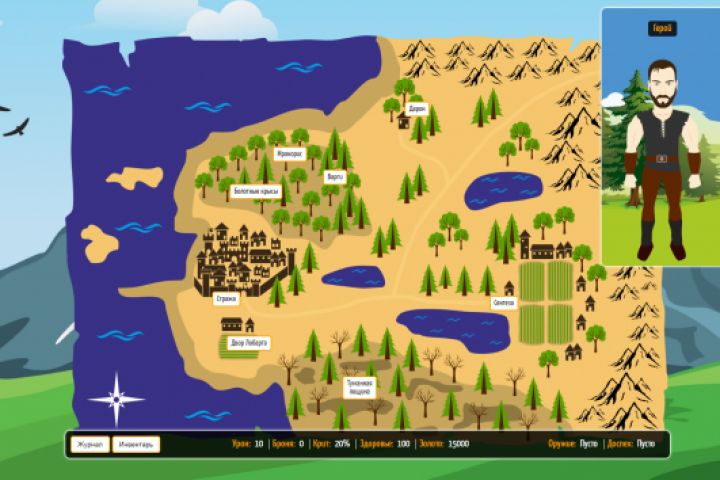Travel to the Стража map location
This screenshot has height=480, width=720.
click(x=227, y=298)
